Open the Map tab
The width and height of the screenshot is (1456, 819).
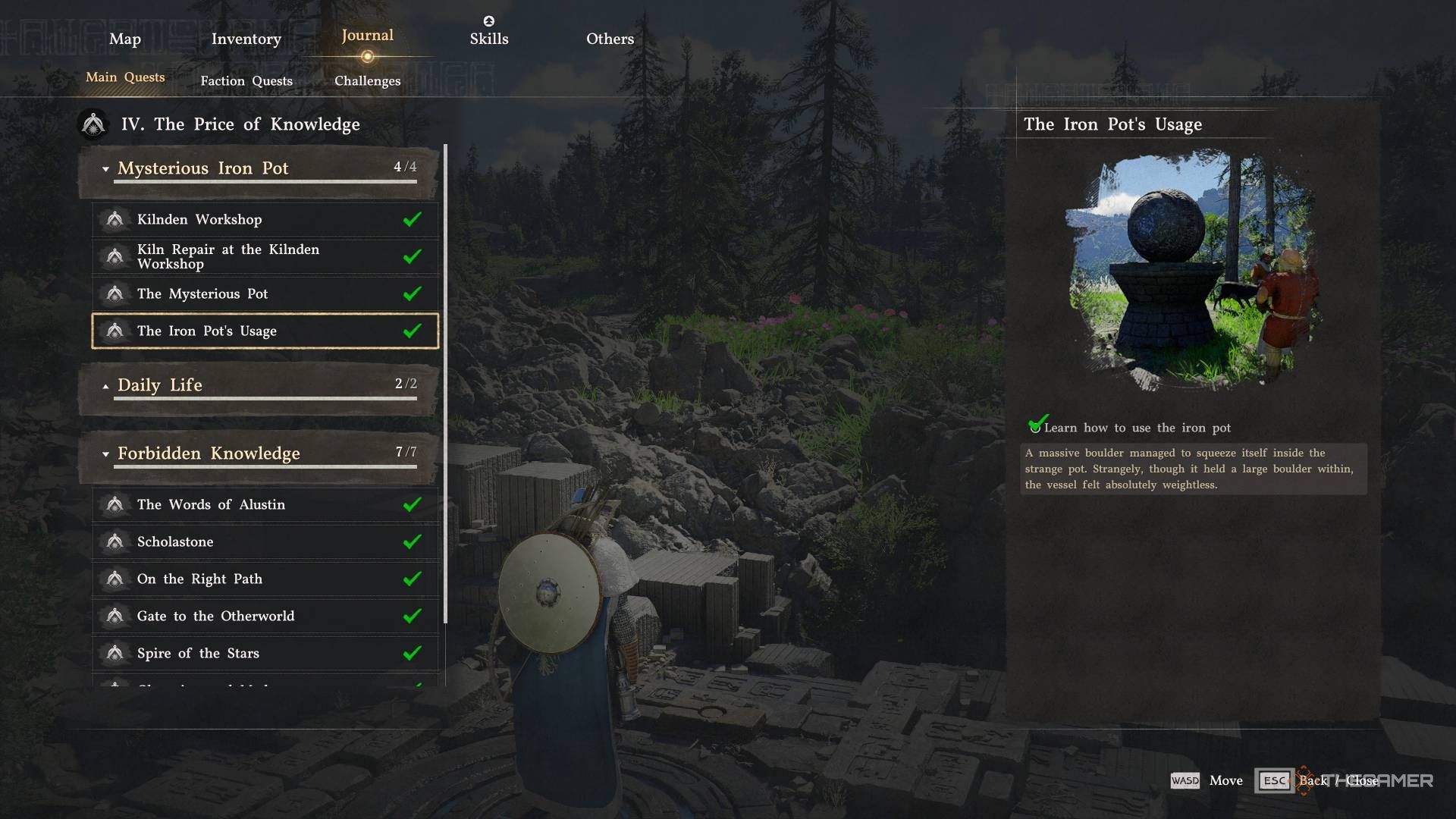(x=125, y=39)
